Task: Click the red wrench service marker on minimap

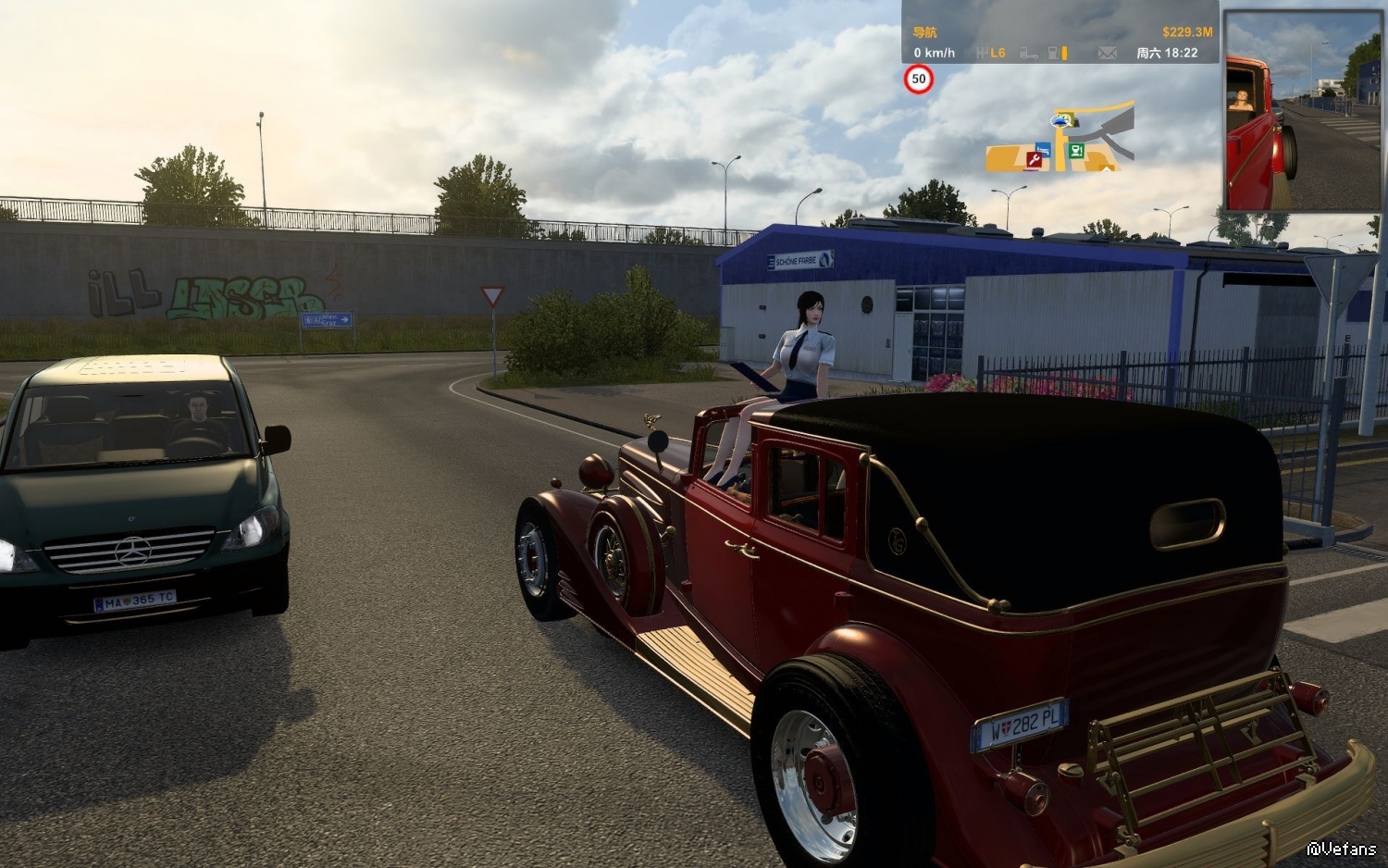Action: [x=1034, y=160]
